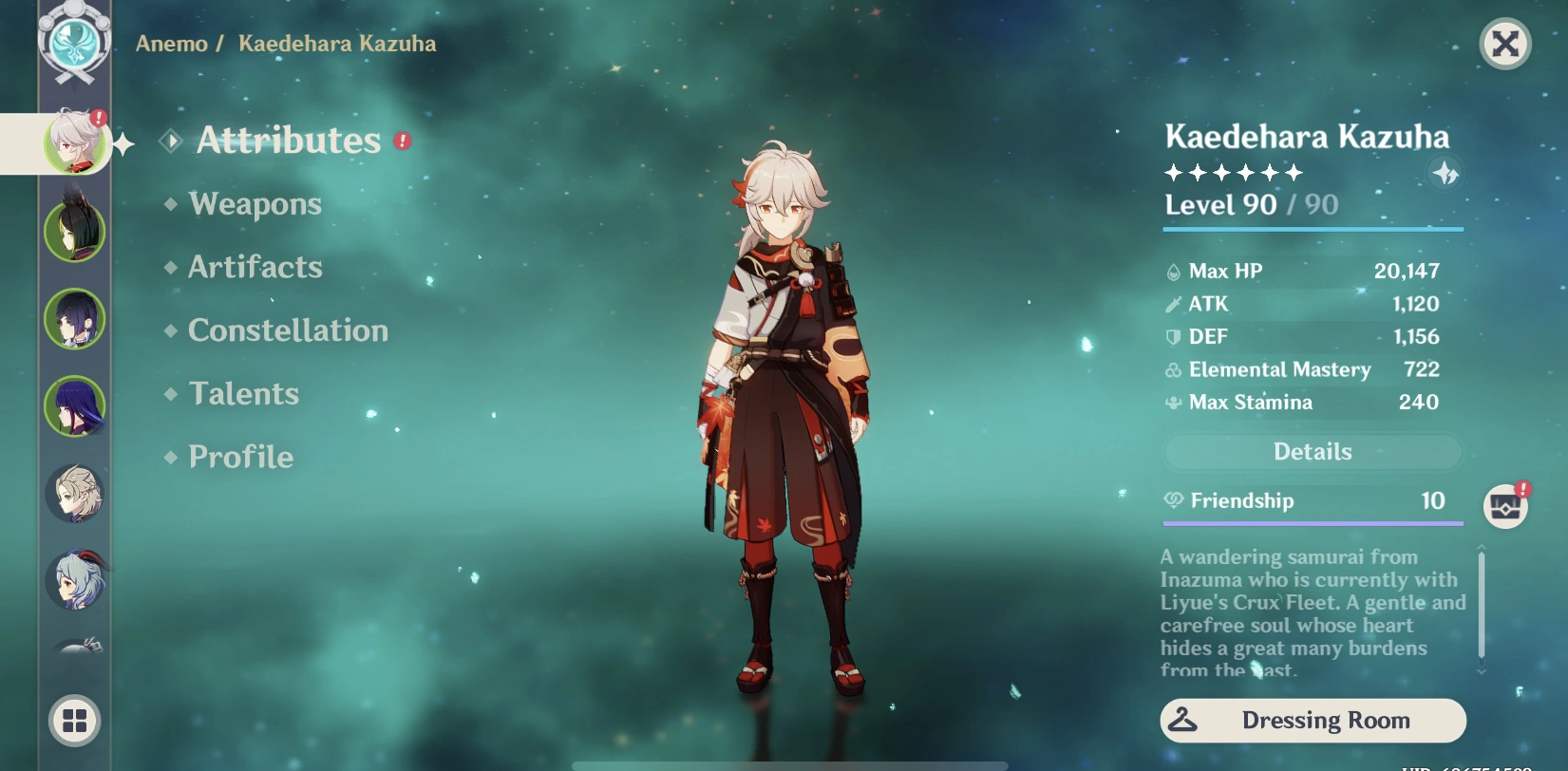The image size is (1568, 771).
Task: Click the Max Stamina icon
Action: pyautogui.click(x=1174, y=403)
